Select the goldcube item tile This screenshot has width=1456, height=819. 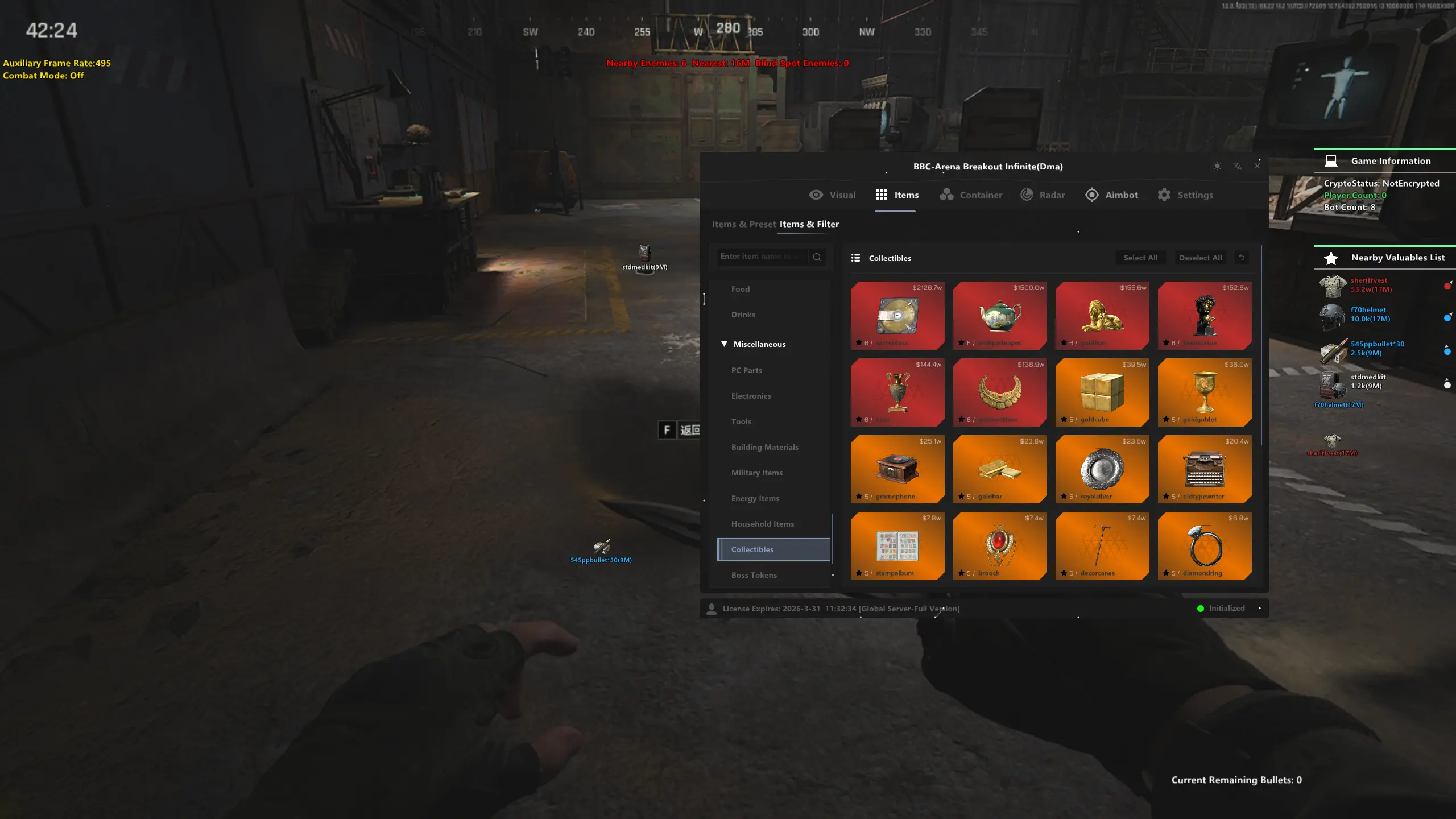pyautogui.click(x=1102, y=392)
